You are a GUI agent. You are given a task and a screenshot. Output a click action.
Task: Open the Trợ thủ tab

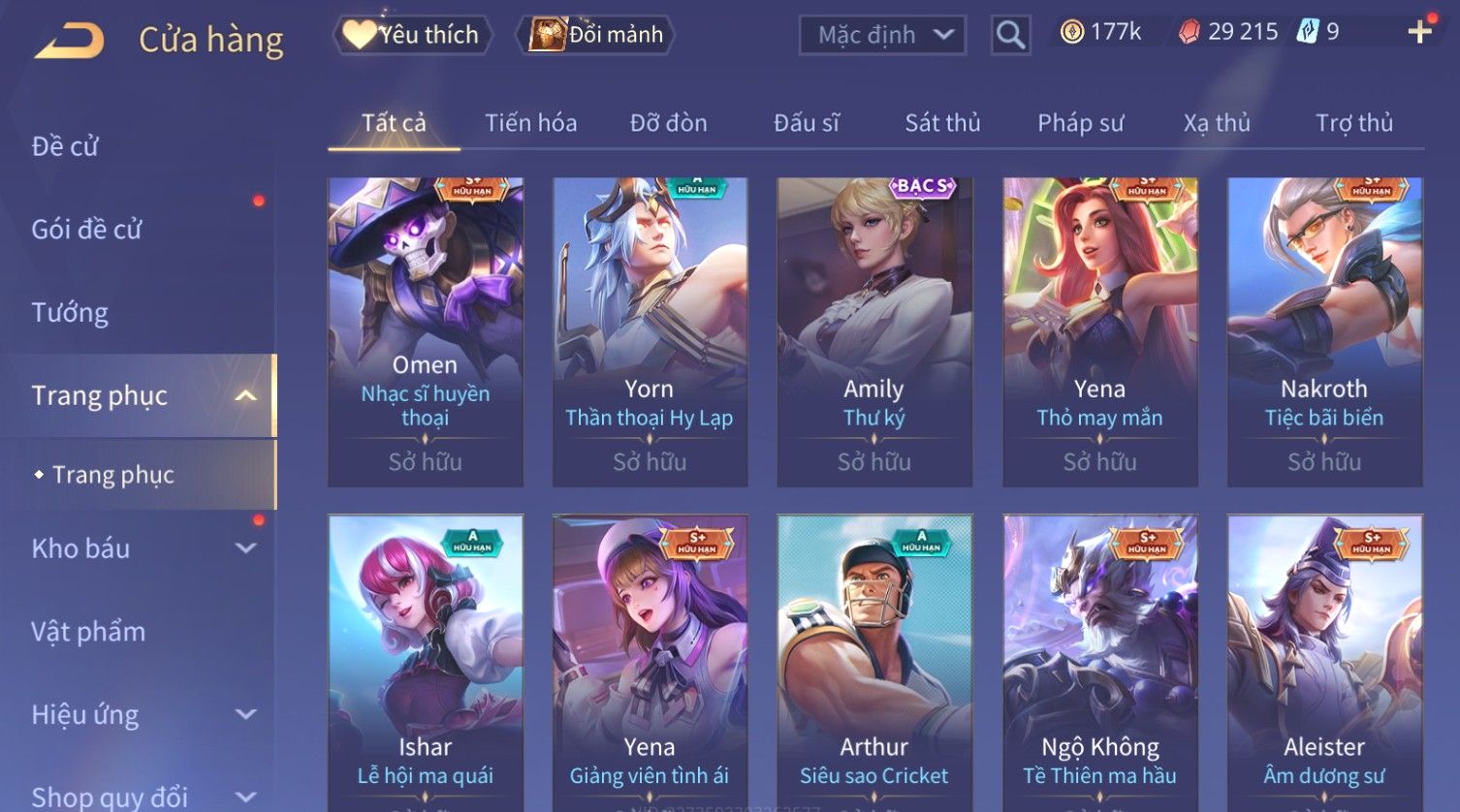pos(1353,123)
